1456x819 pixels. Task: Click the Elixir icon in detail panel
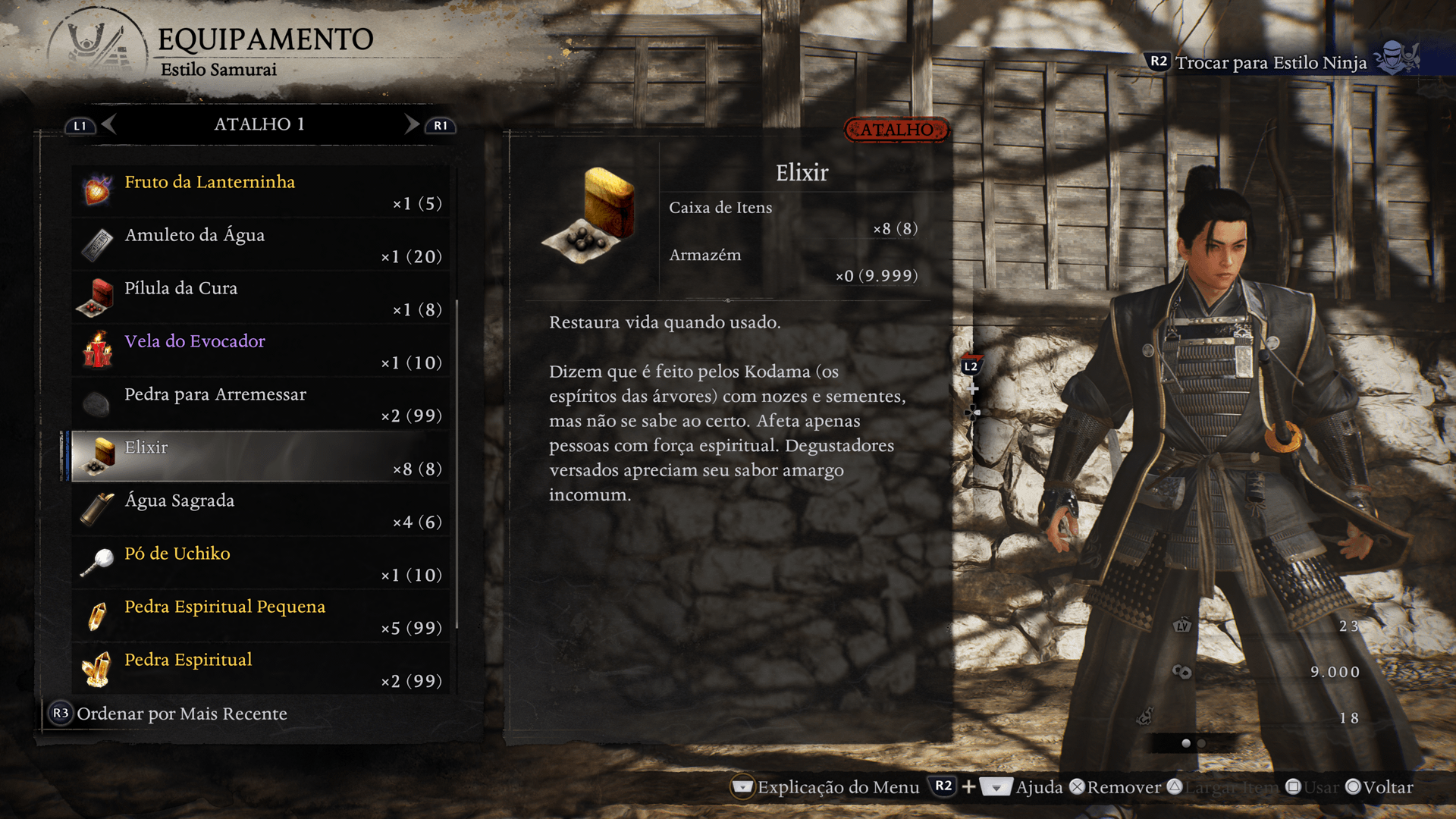(x=591, y=215)
